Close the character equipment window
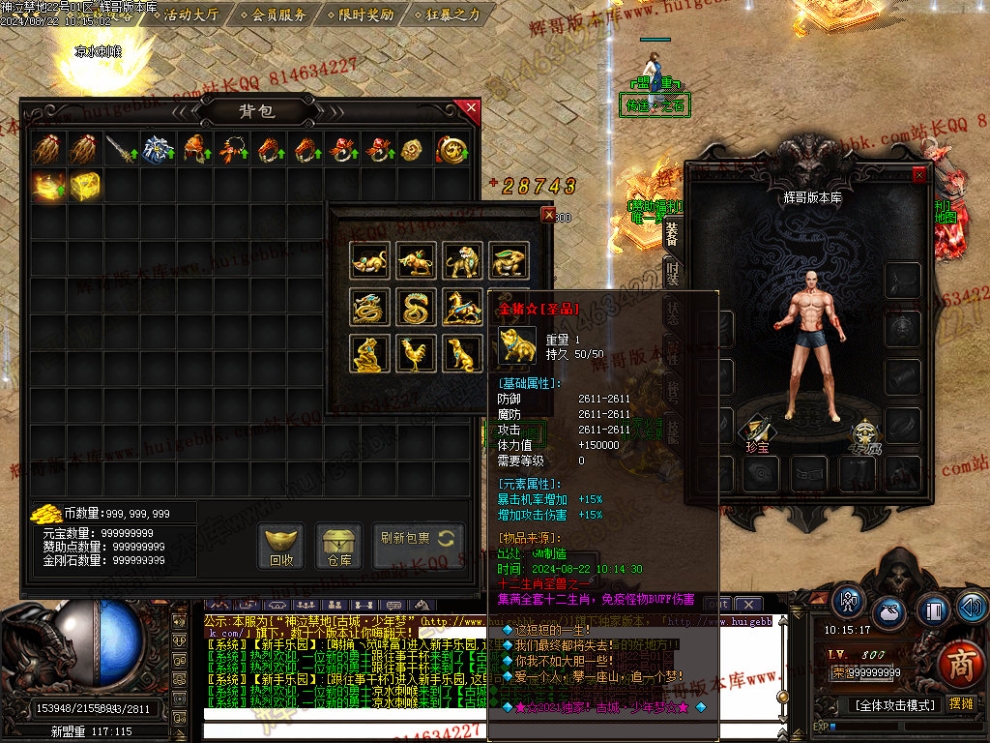Viewport: 990px width, 743px height. (x=919, y=174)
